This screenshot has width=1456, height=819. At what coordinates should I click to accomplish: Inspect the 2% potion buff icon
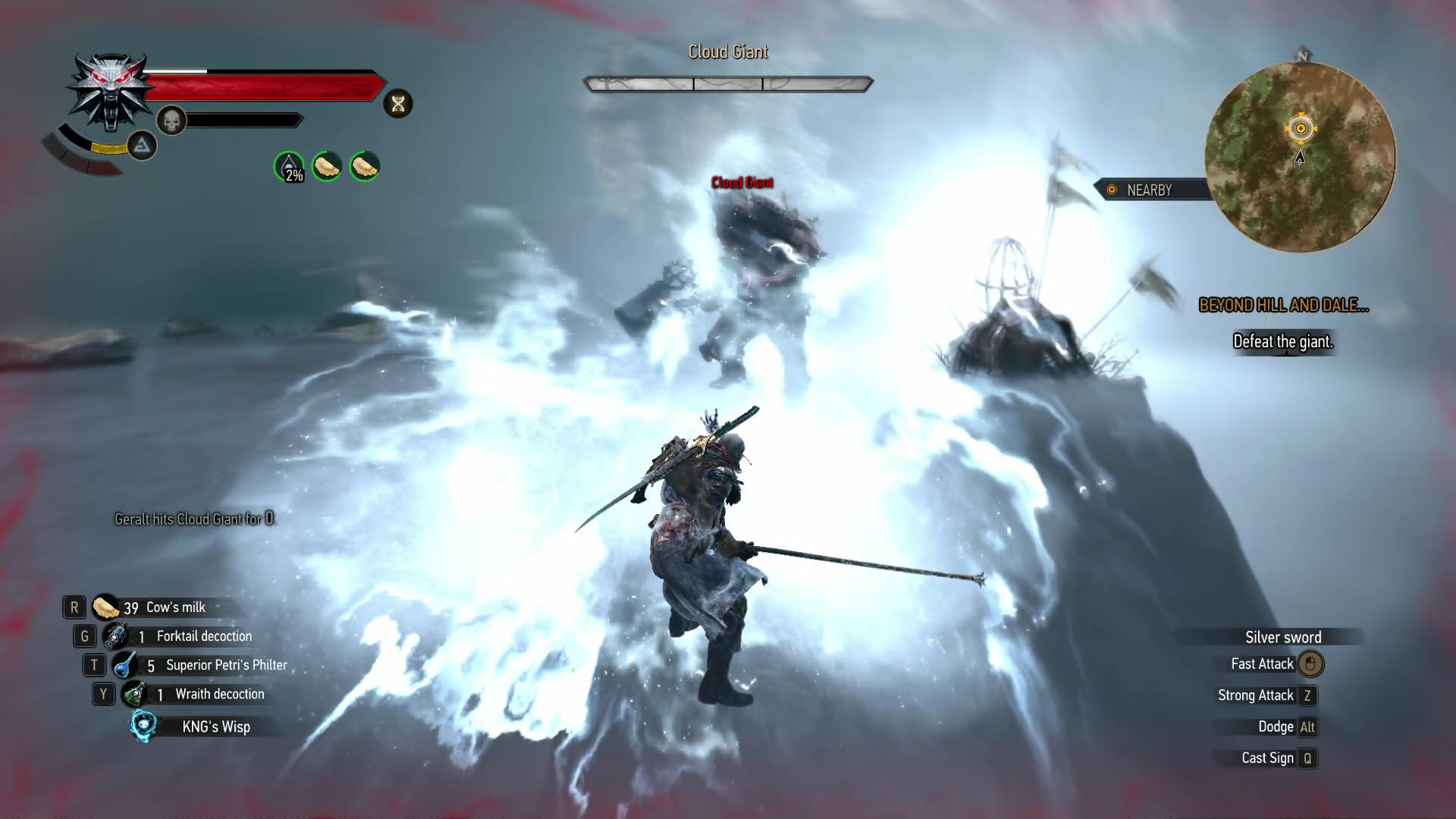click(289, 167)
